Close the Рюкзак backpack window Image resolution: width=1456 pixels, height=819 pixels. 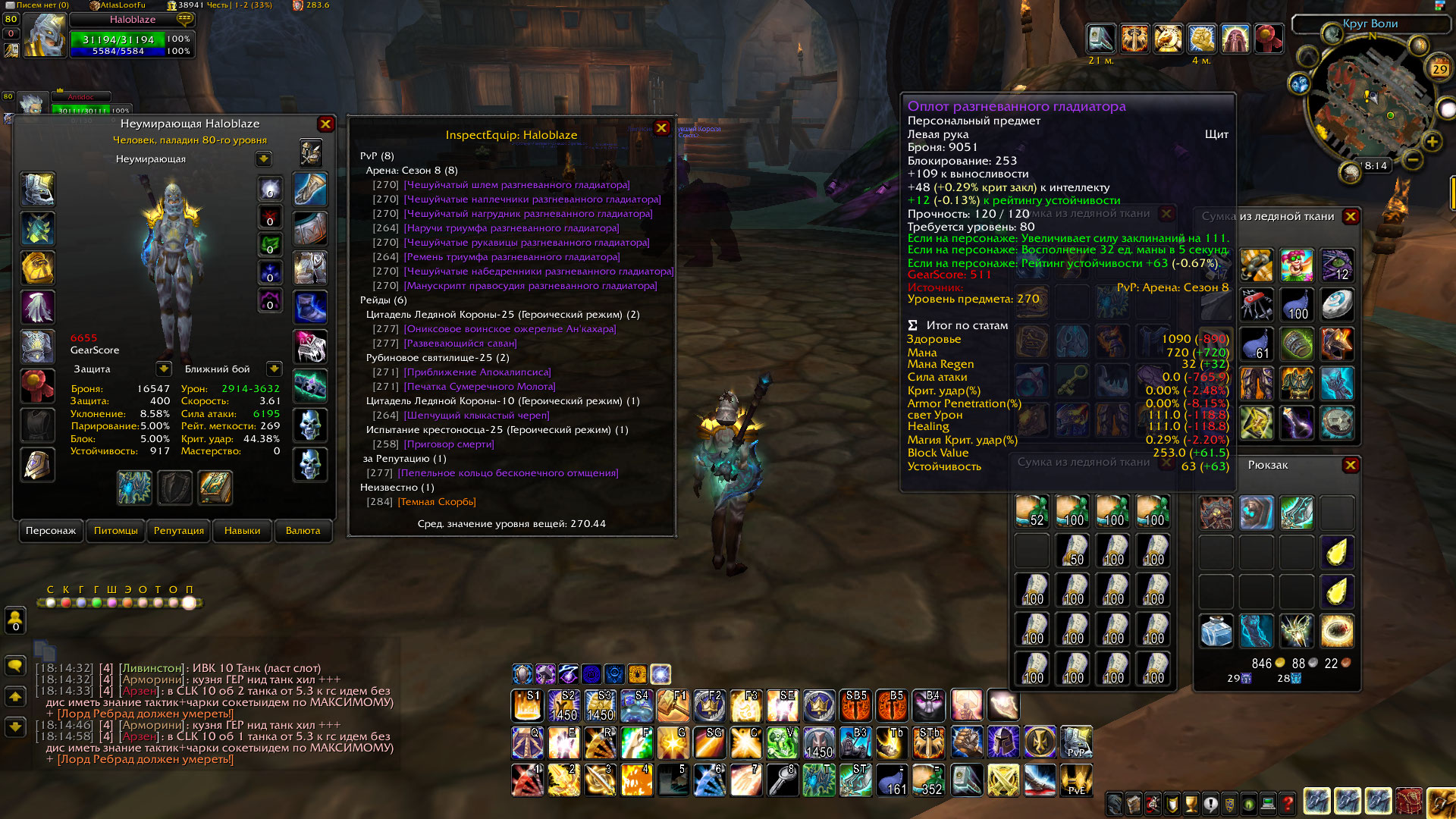pos(1351,466)
